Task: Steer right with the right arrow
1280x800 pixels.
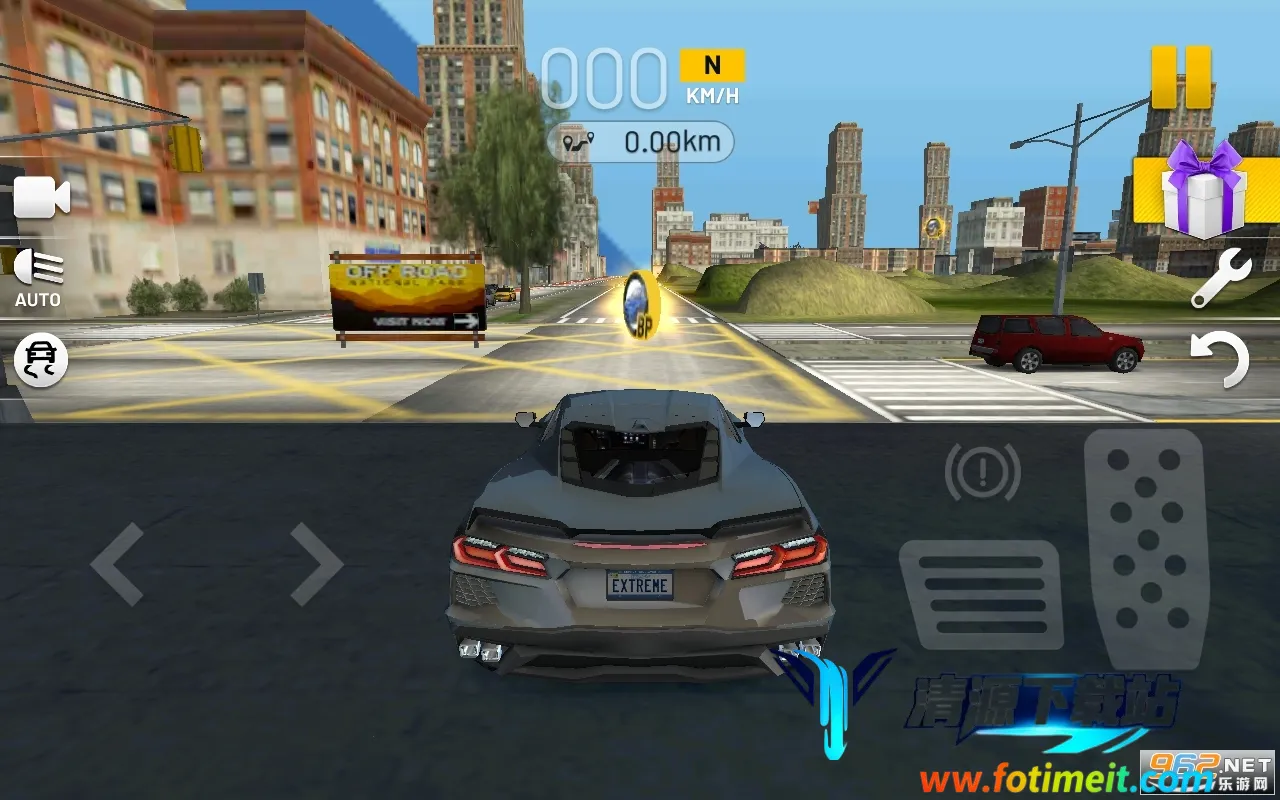Action: 316,564
